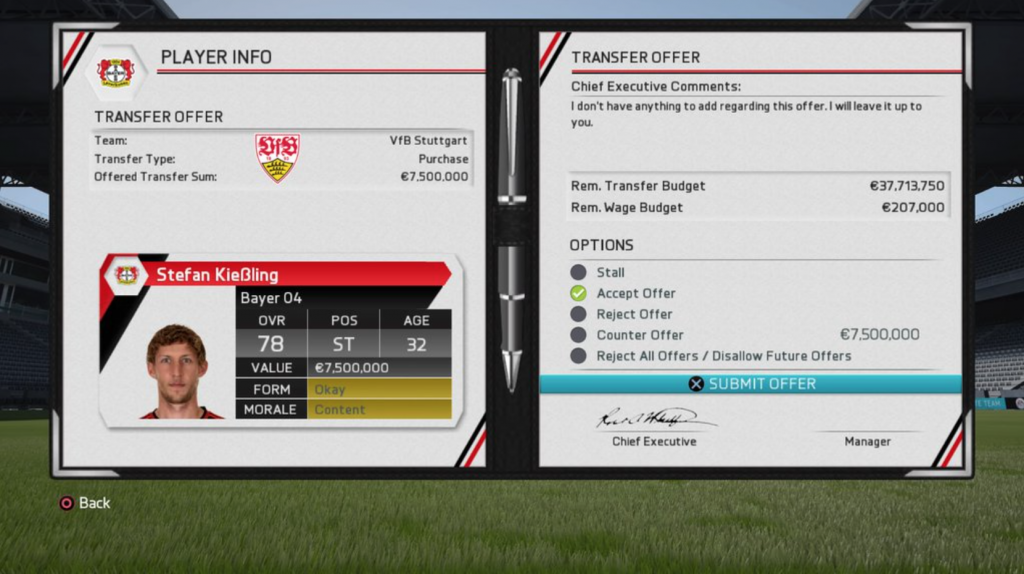This screenshot has width=1024, height=574.
Task: Select the Reject Offer option
Action: (x=634, y=314)
